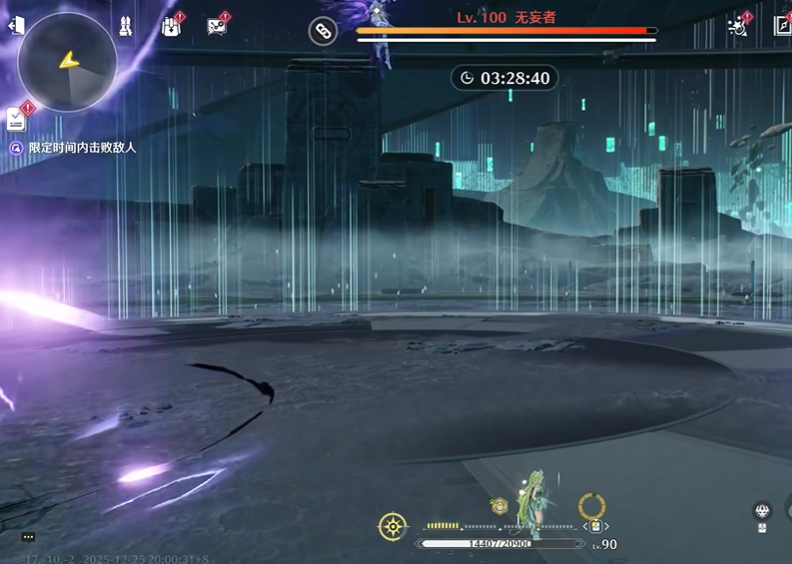This screenshot has width=792, height=564.
Task: Click the exit door icon
Action: click(x=16, y=26)
